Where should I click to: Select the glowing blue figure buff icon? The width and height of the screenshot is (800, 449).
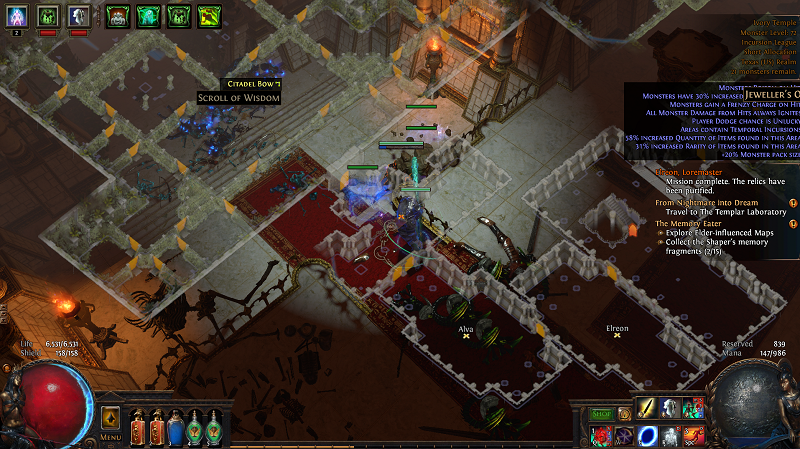(x=16, y=15)
